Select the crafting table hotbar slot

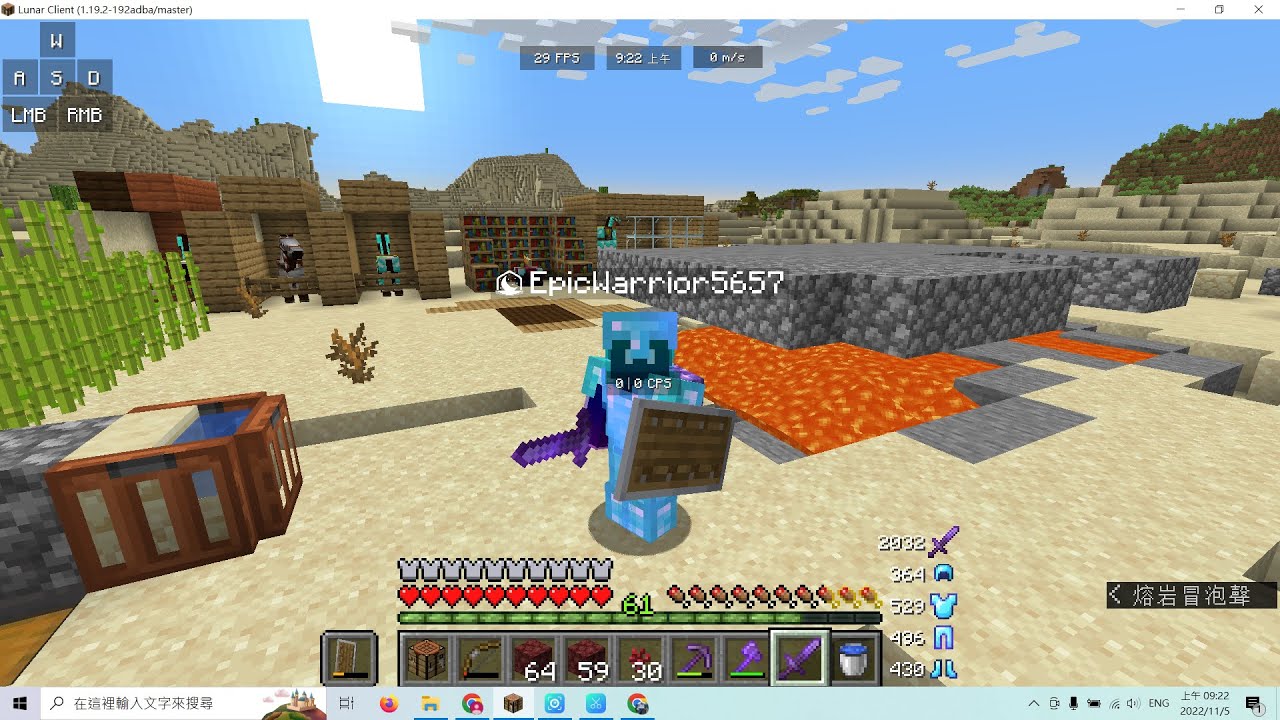[x=427, y=659]
